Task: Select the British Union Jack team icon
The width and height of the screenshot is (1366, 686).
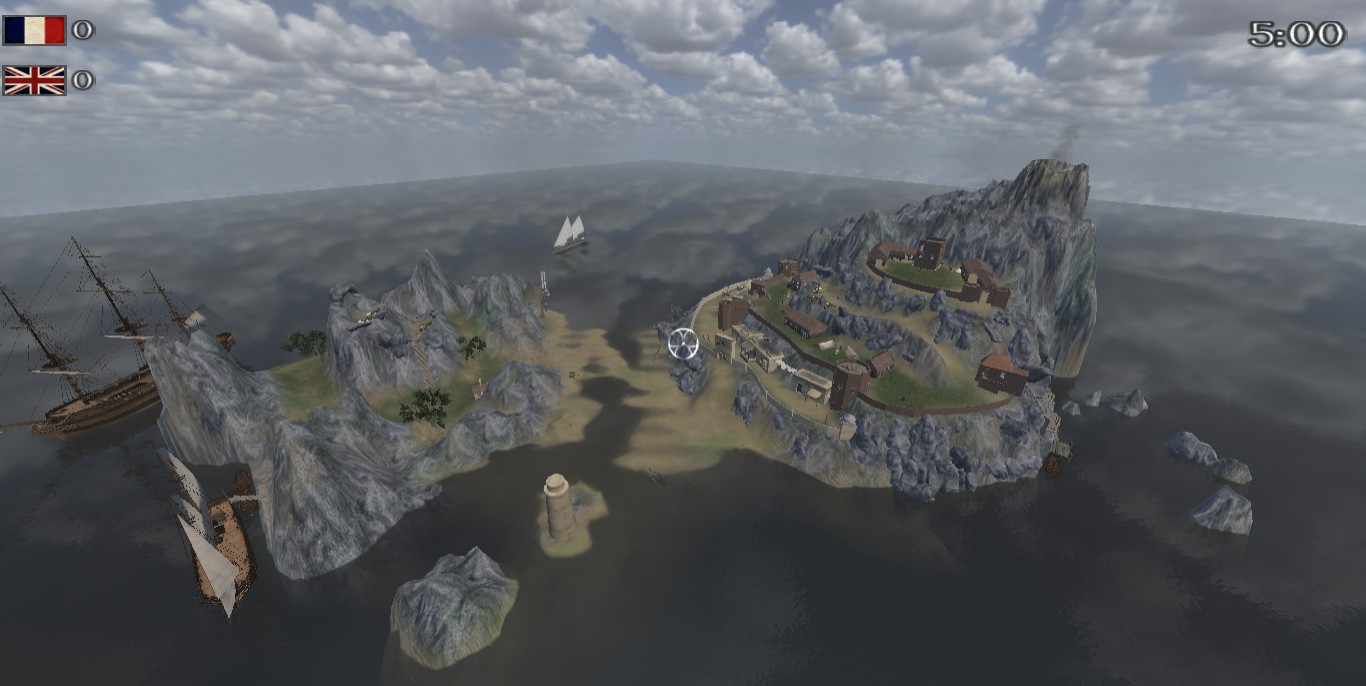Action: click(x=34, y=80)
